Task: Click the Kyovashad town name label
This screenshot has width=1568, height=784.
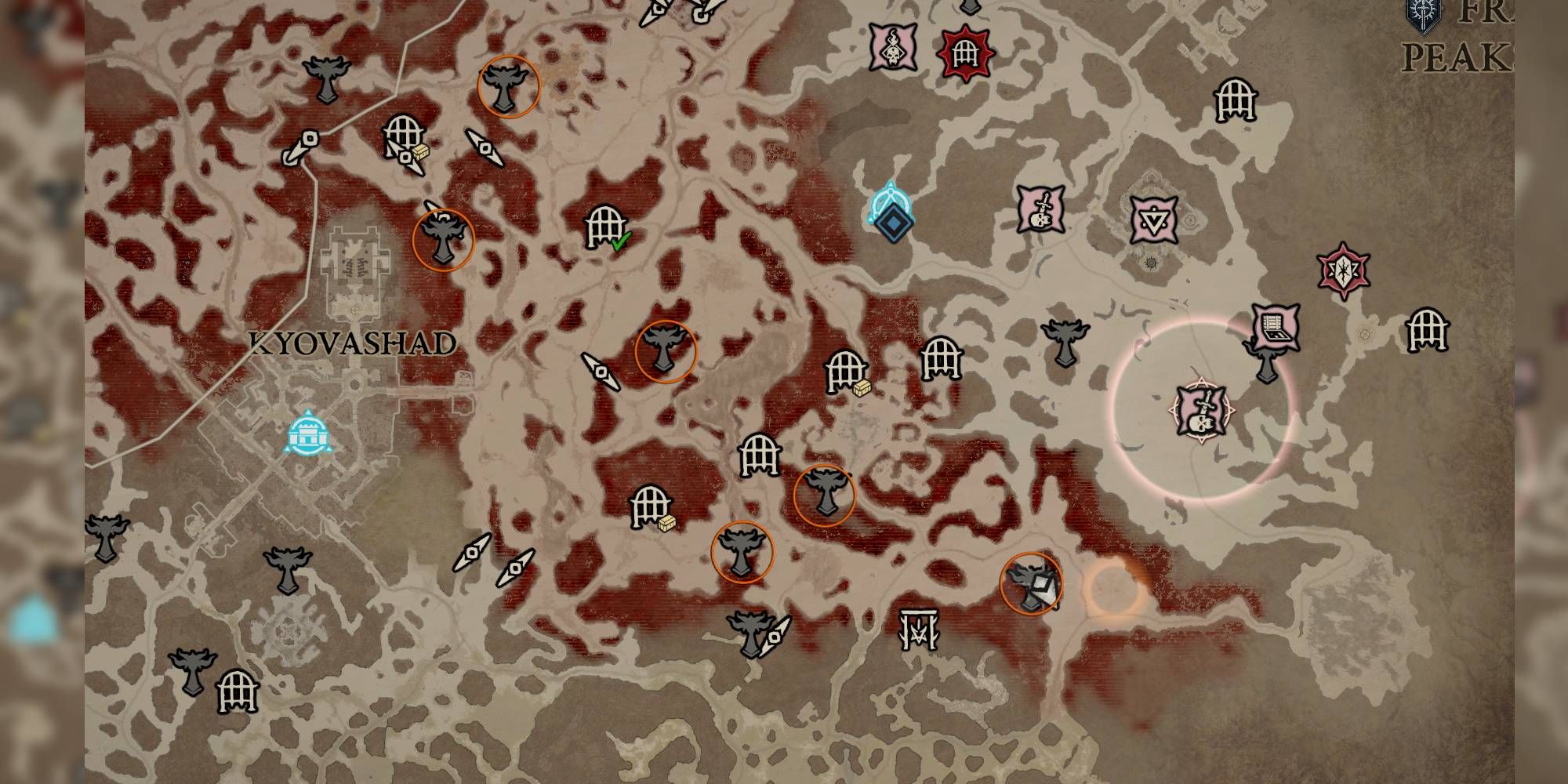Action: click(x=353, y=343)
